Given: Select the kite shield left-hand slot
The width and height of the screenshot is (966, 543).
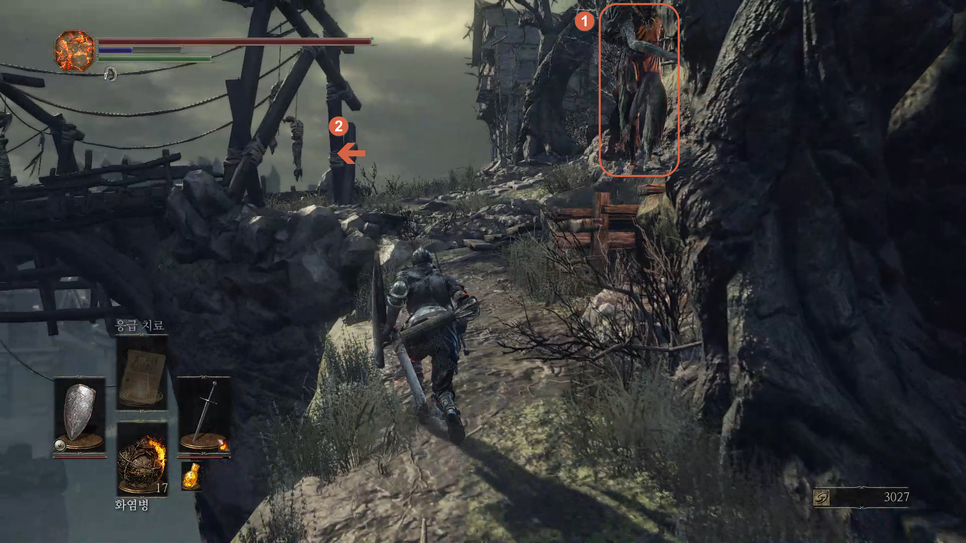Looking at the screenshot, I should (80, 415).
